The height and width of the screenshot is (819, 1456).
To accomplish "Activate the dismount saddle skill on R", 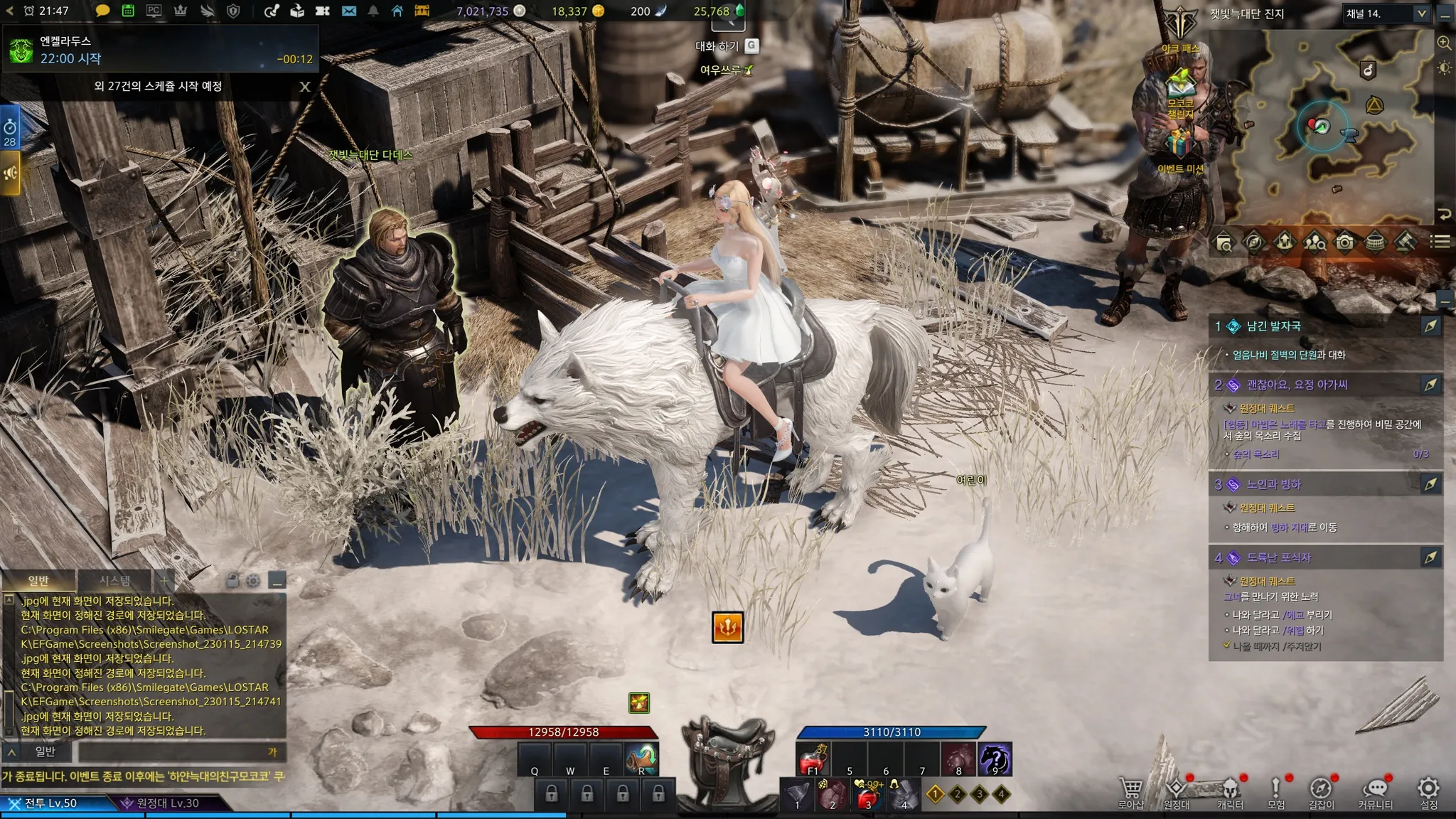I will pyautogui.click(x=641, y=759).
